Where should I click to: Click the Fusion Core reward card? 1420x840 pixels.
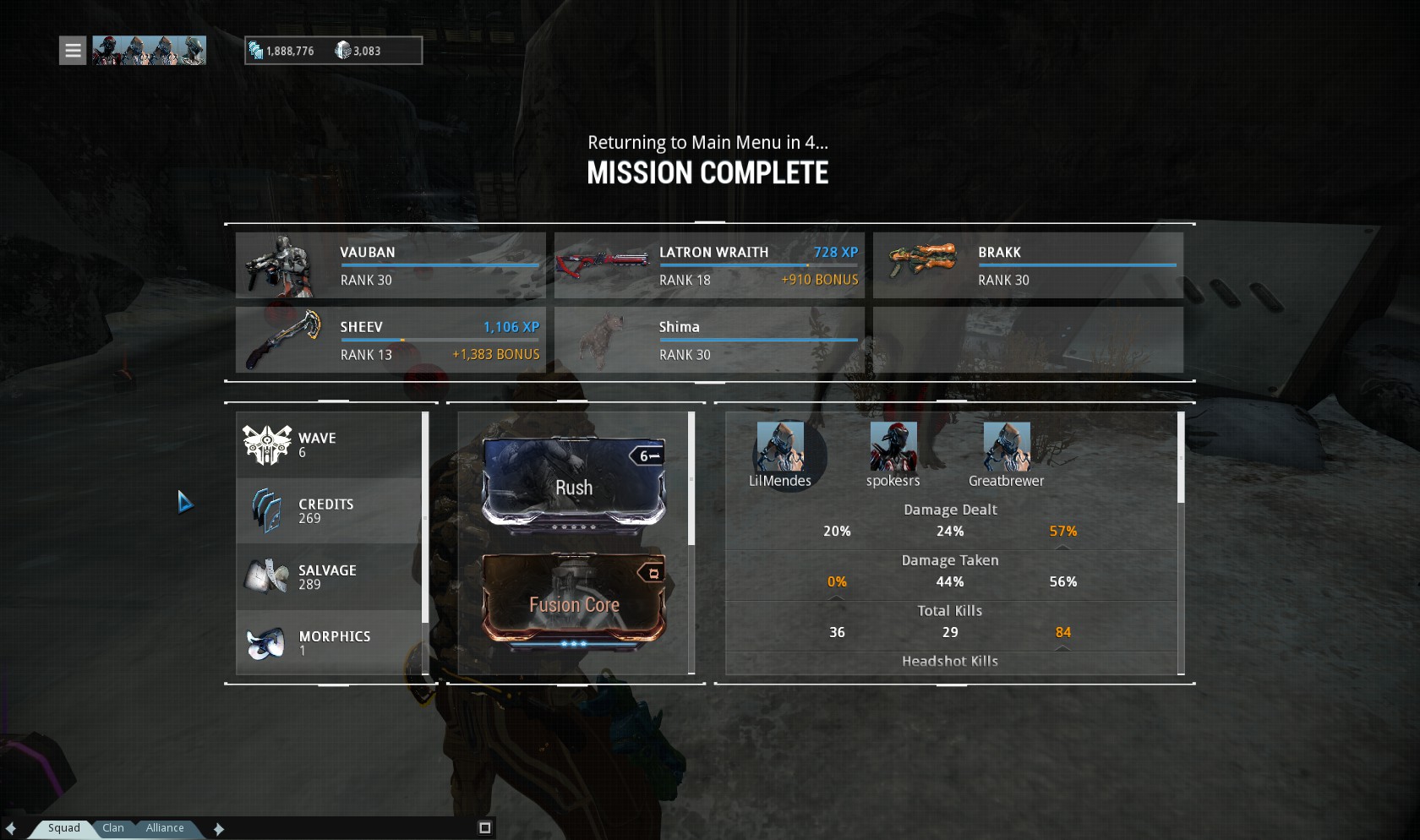click(574, 598)
